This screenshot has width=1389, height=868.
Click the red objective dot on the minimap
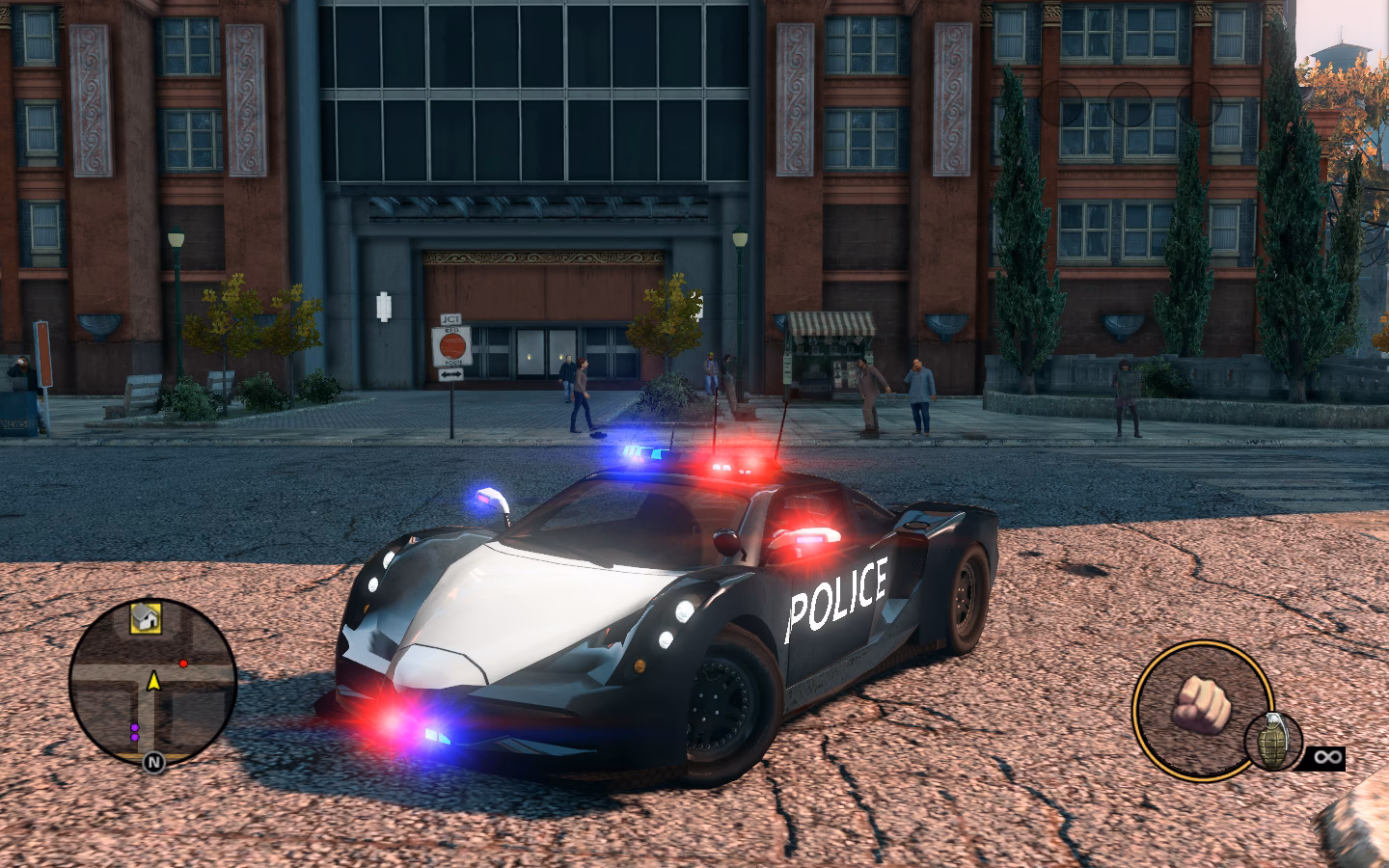coord(183,663)
